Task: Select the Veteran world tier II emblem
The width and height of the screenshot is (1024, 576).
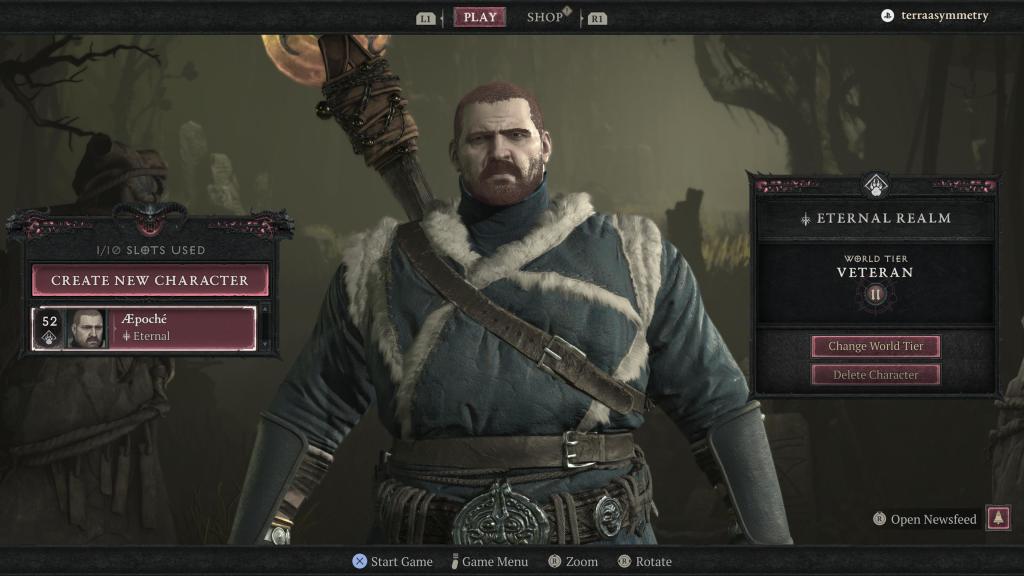Action: pos(876,294)
